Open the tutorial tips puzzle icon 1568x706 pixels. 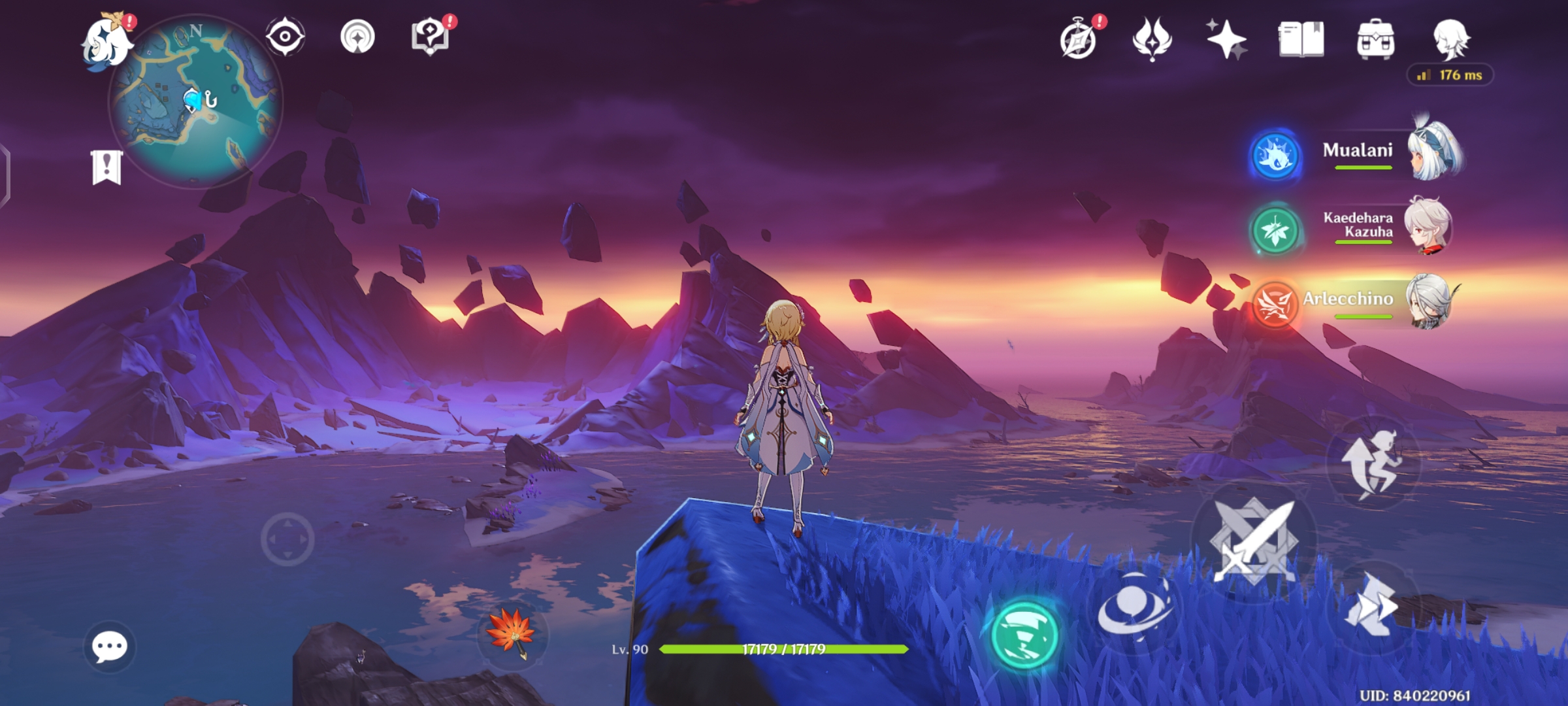tap(430, 37)
